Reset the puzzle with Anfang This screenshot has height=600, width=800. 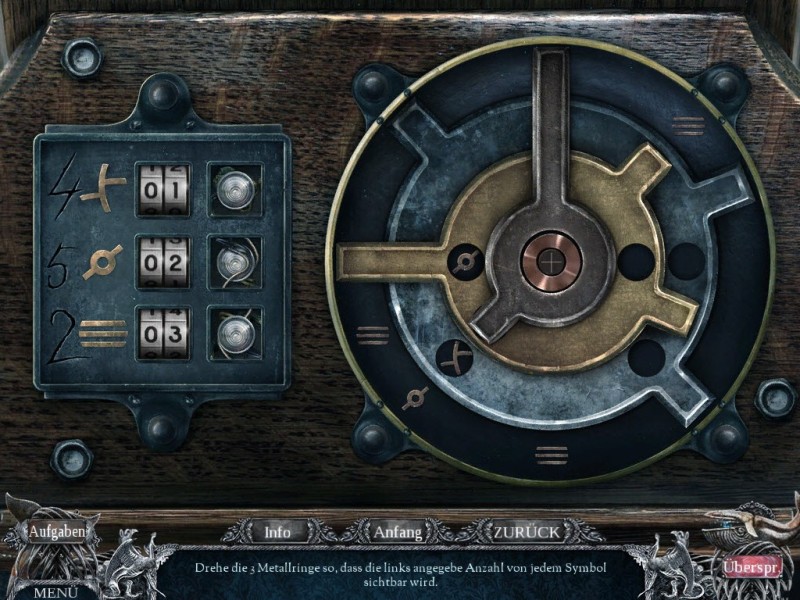[x=397, y=532]
